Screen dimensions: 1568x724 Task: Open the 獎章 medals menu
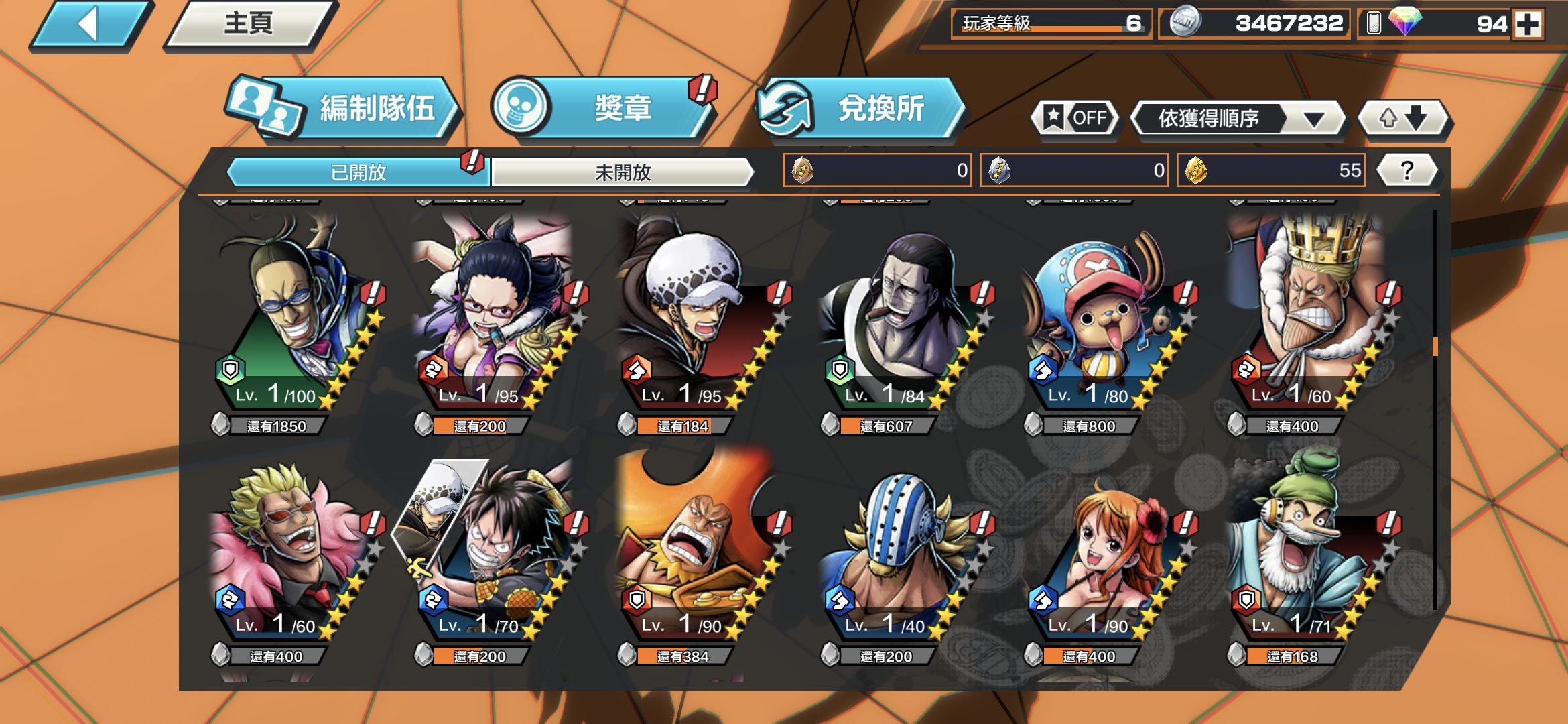(603, 109)
